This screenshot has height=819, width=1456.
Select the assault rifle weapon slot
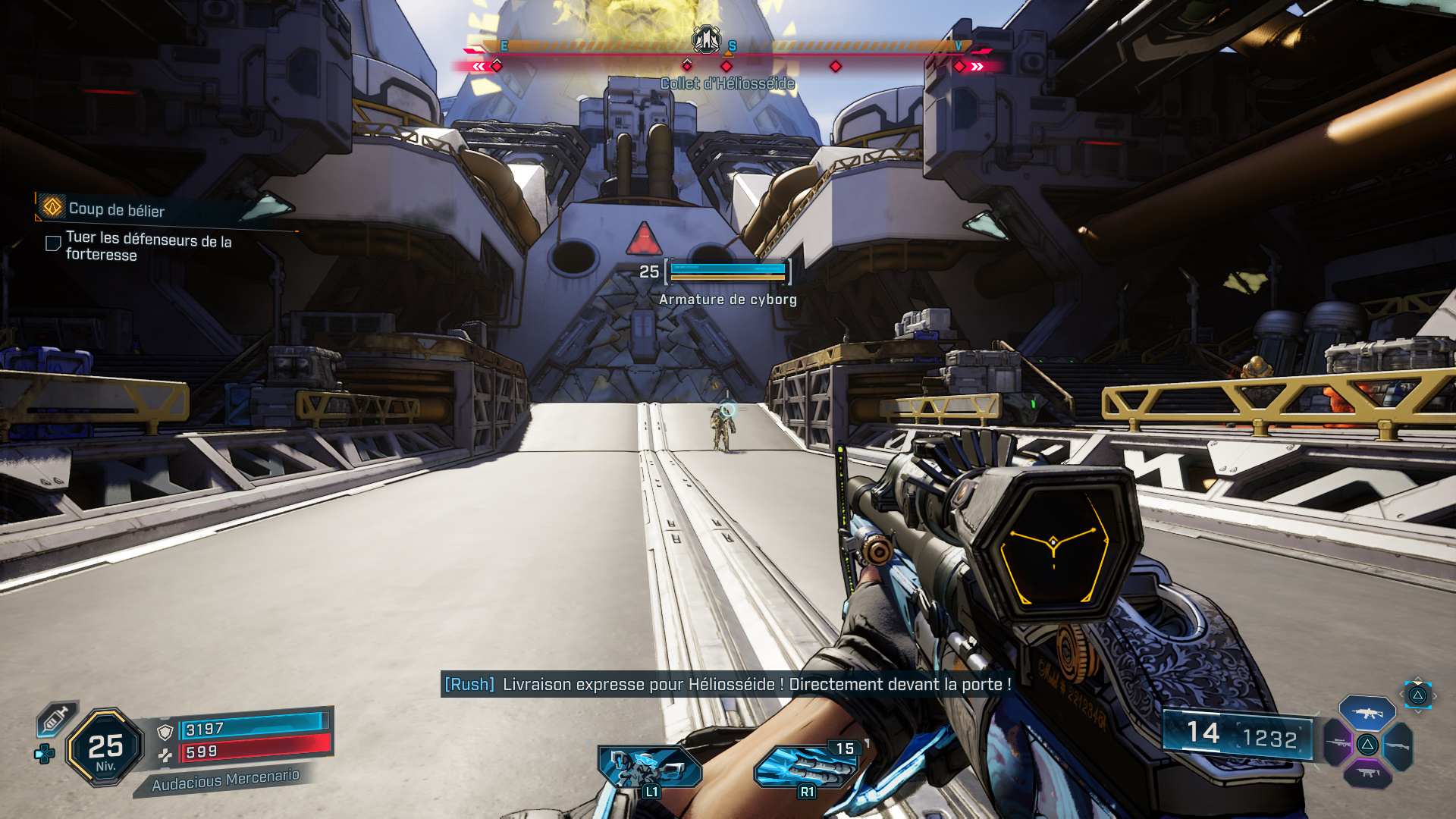(1367, 713)
